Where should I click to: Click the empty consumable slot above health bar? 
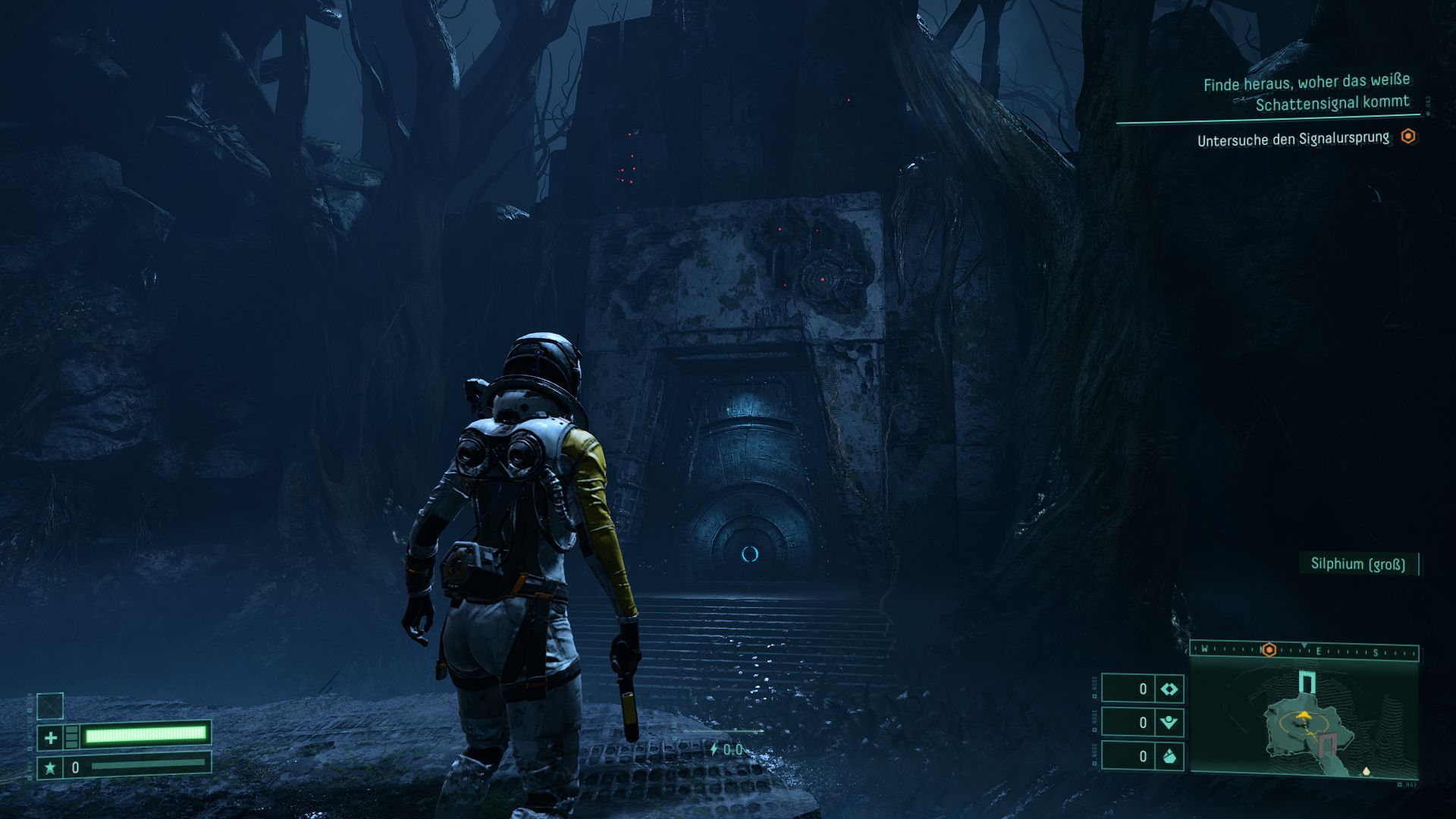point(50,706)
